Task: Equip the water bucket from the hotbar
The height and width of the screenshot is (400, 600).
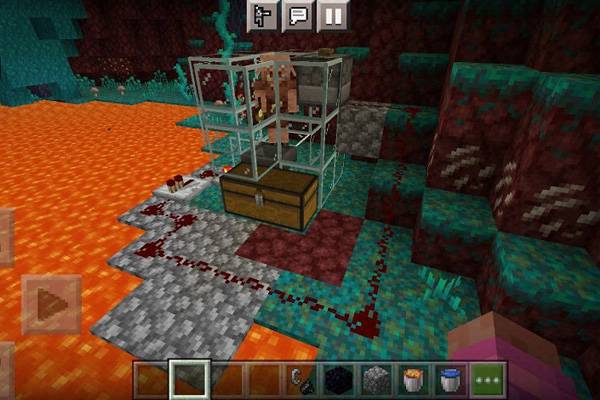Action: click(450, 380)
